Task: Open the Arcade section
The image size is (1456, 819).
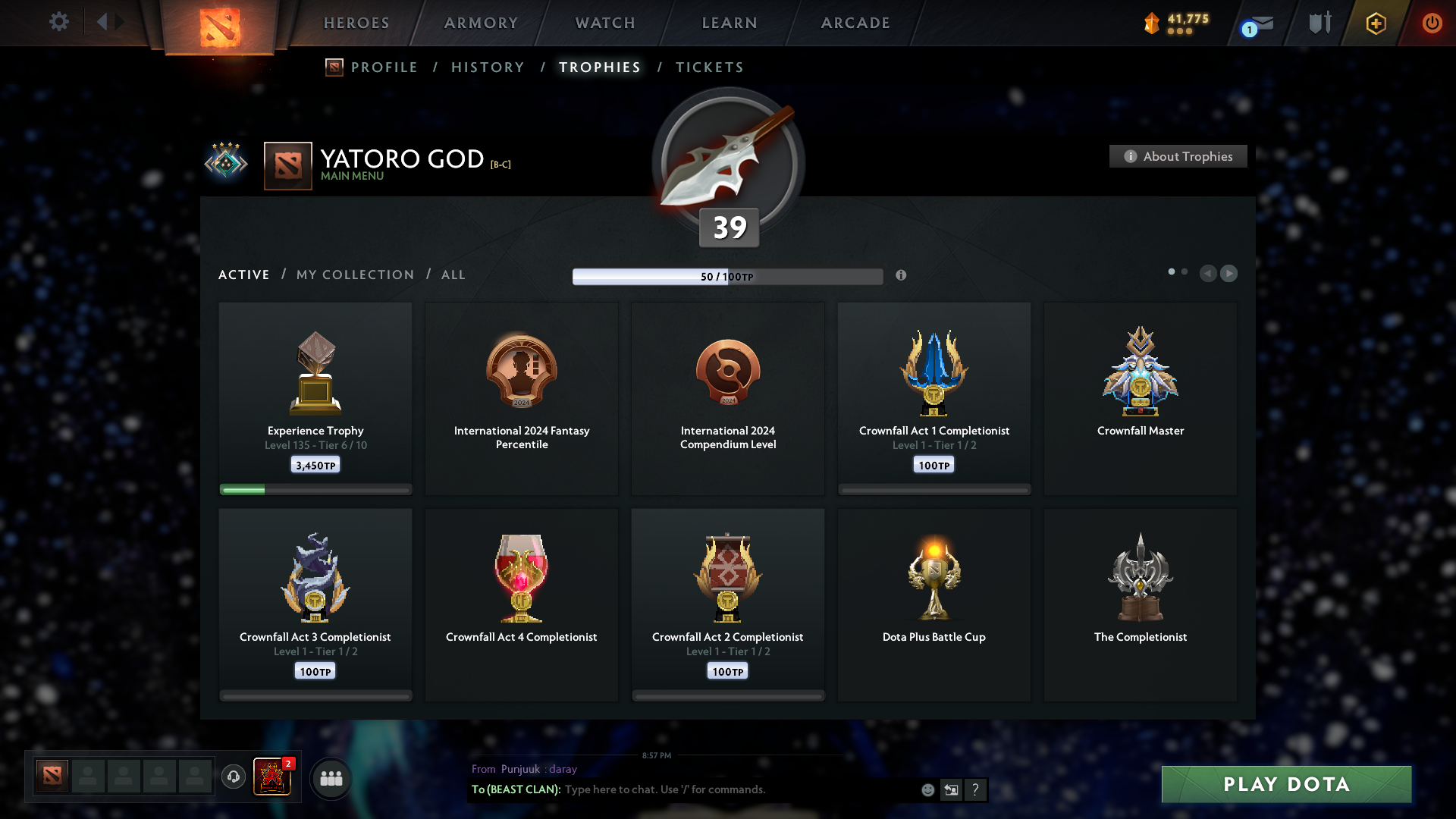Action: tap(855, 23)
